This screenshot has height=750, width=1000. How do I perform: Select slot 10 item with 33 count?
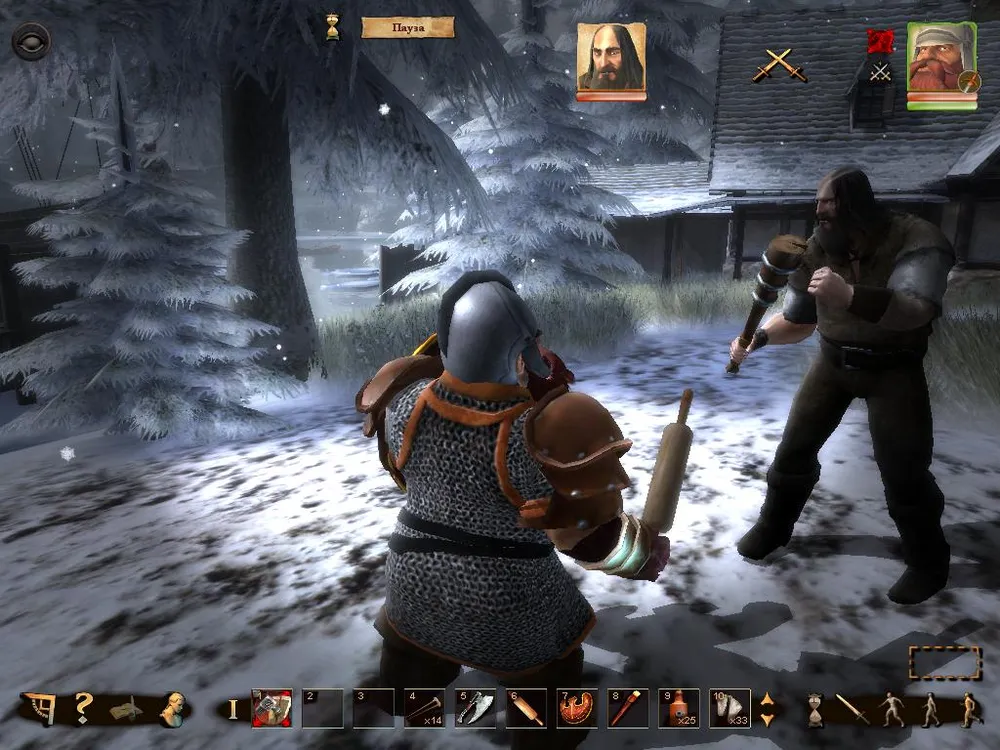[x=730, y=708]
